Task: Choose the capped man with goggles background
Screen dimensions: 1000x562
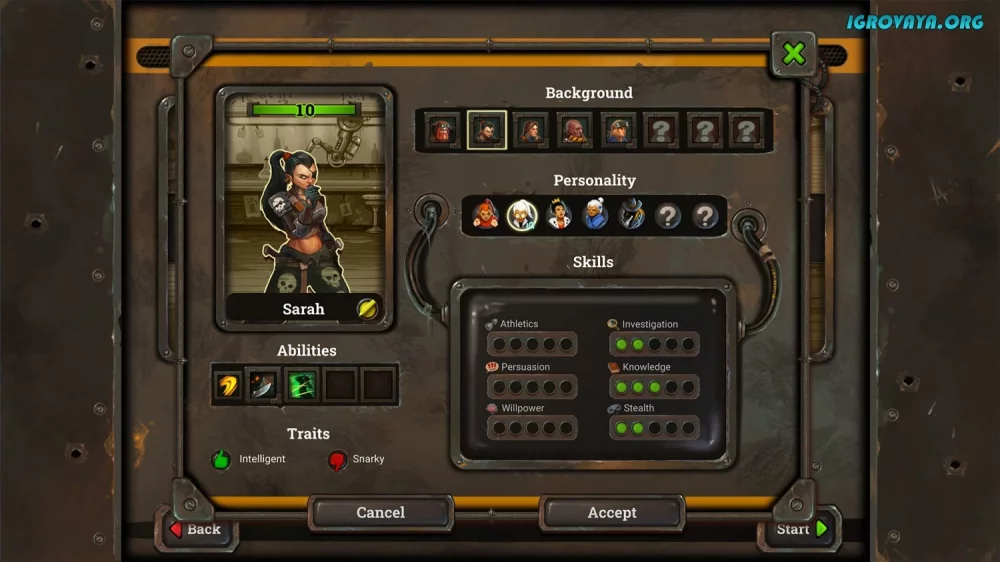Action: click(618, 130)
